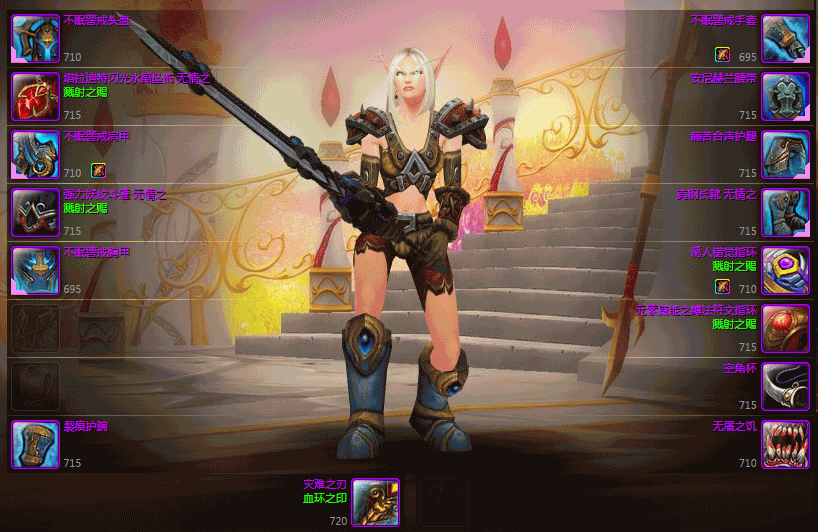Open the 空角杯 horn trinket slot

pyautogui.click(x=785, y=386)
